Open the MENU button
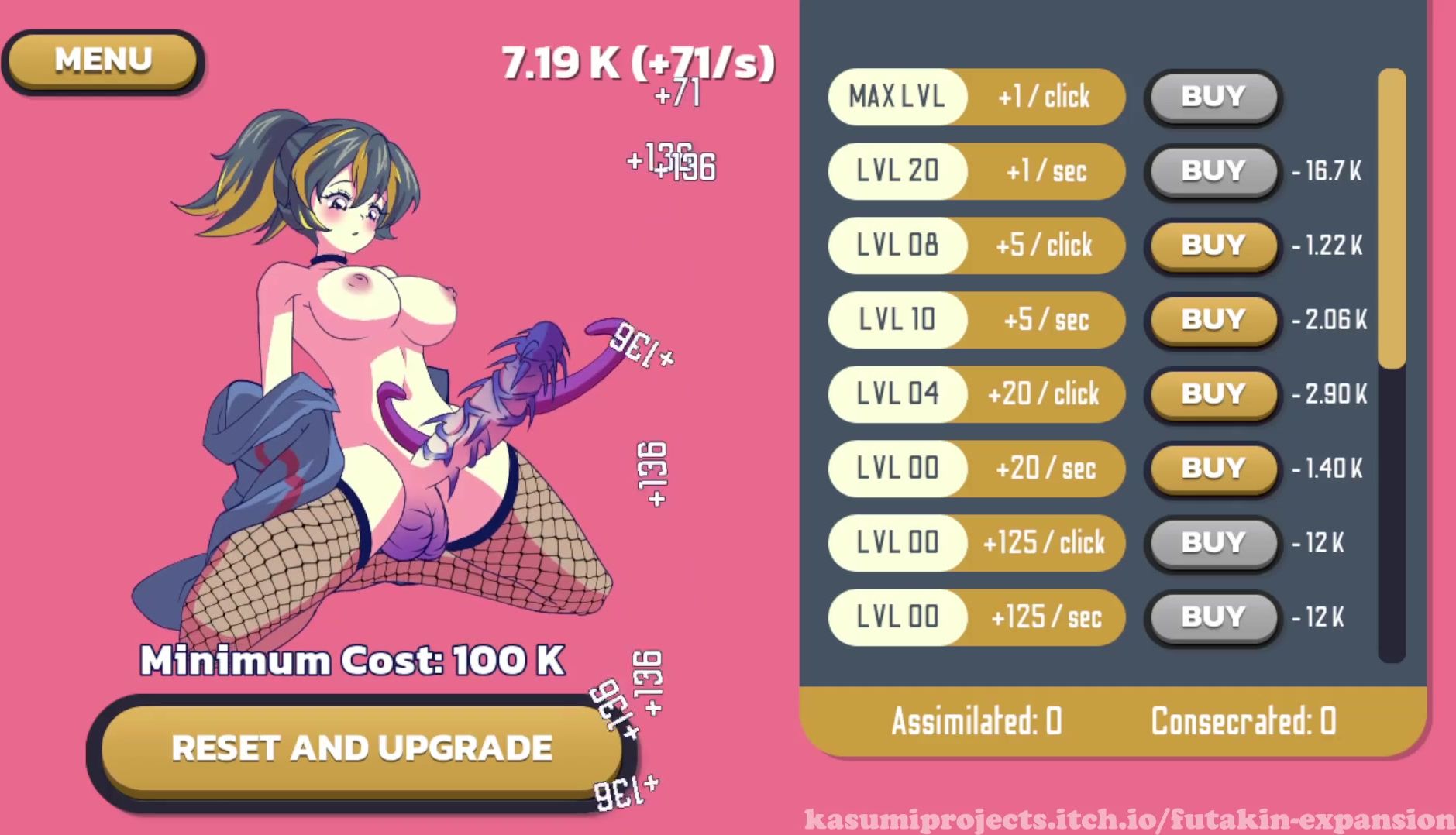 click(x=103, y=60)
